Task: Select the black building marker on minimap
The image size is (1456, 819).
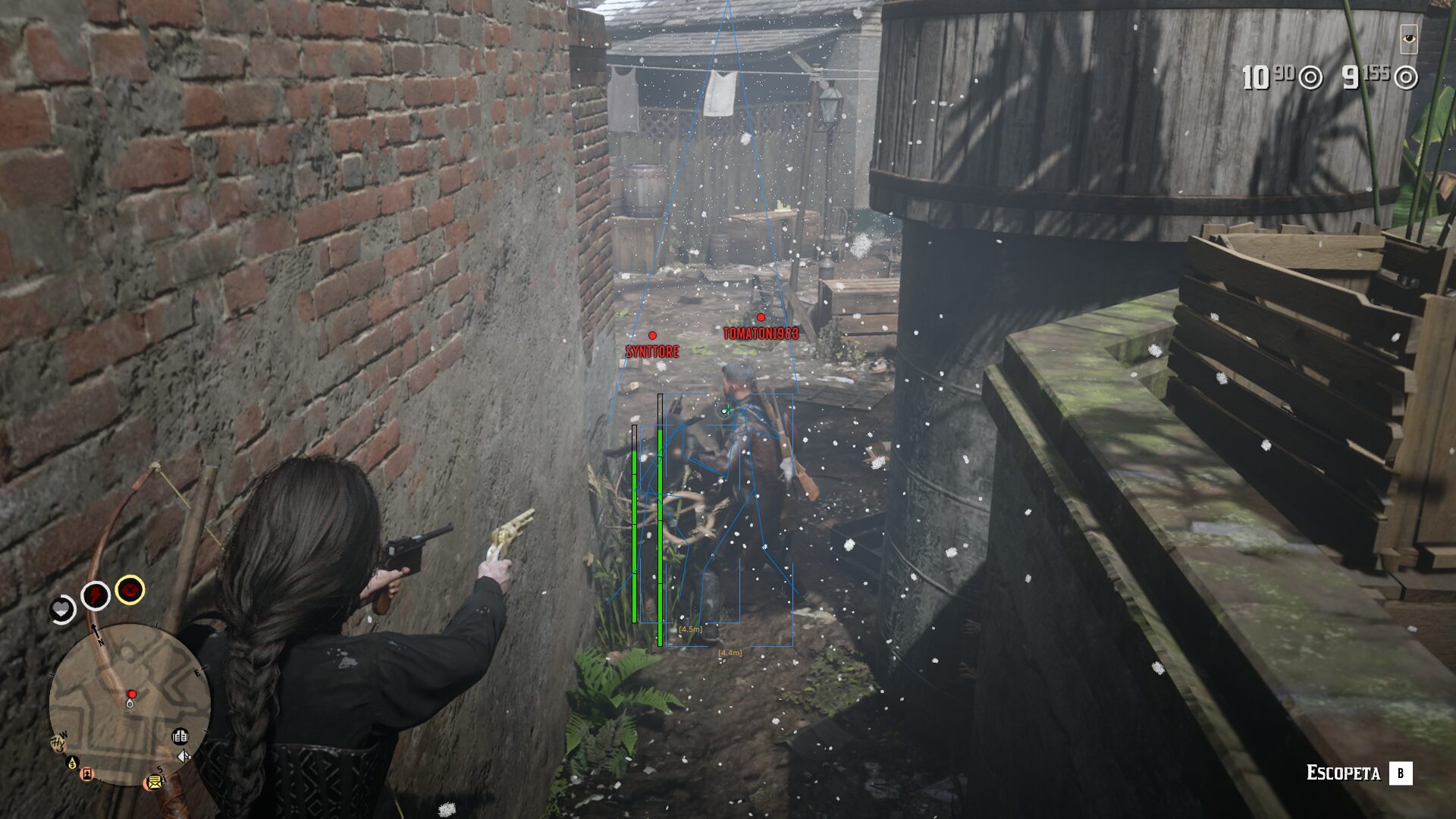Action: click(x=180, y=736)
